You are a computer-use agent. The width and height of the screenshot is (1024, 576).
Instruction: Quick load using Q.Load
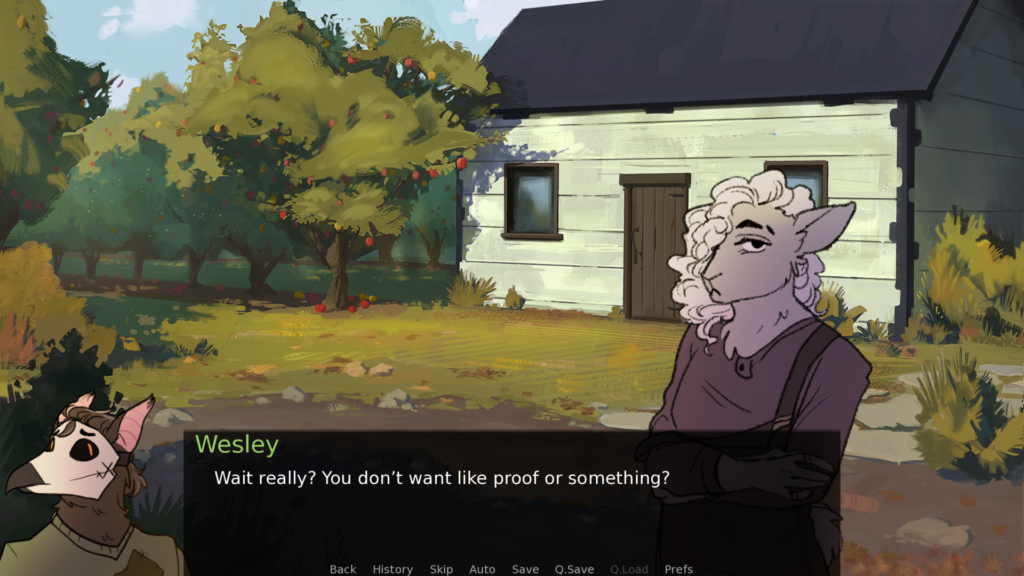(629, 569)
